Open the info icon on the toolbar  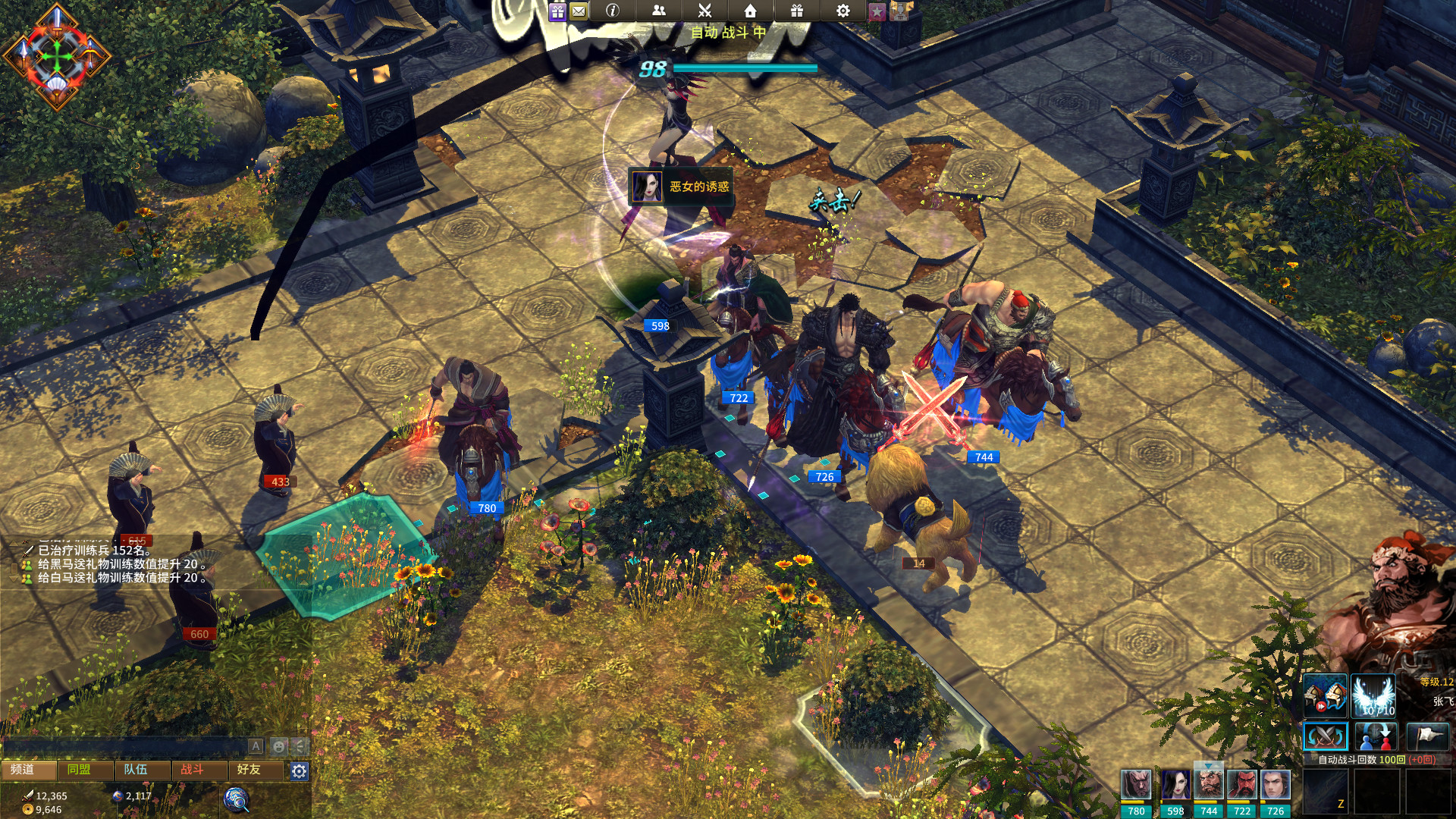tap(612, 11)
